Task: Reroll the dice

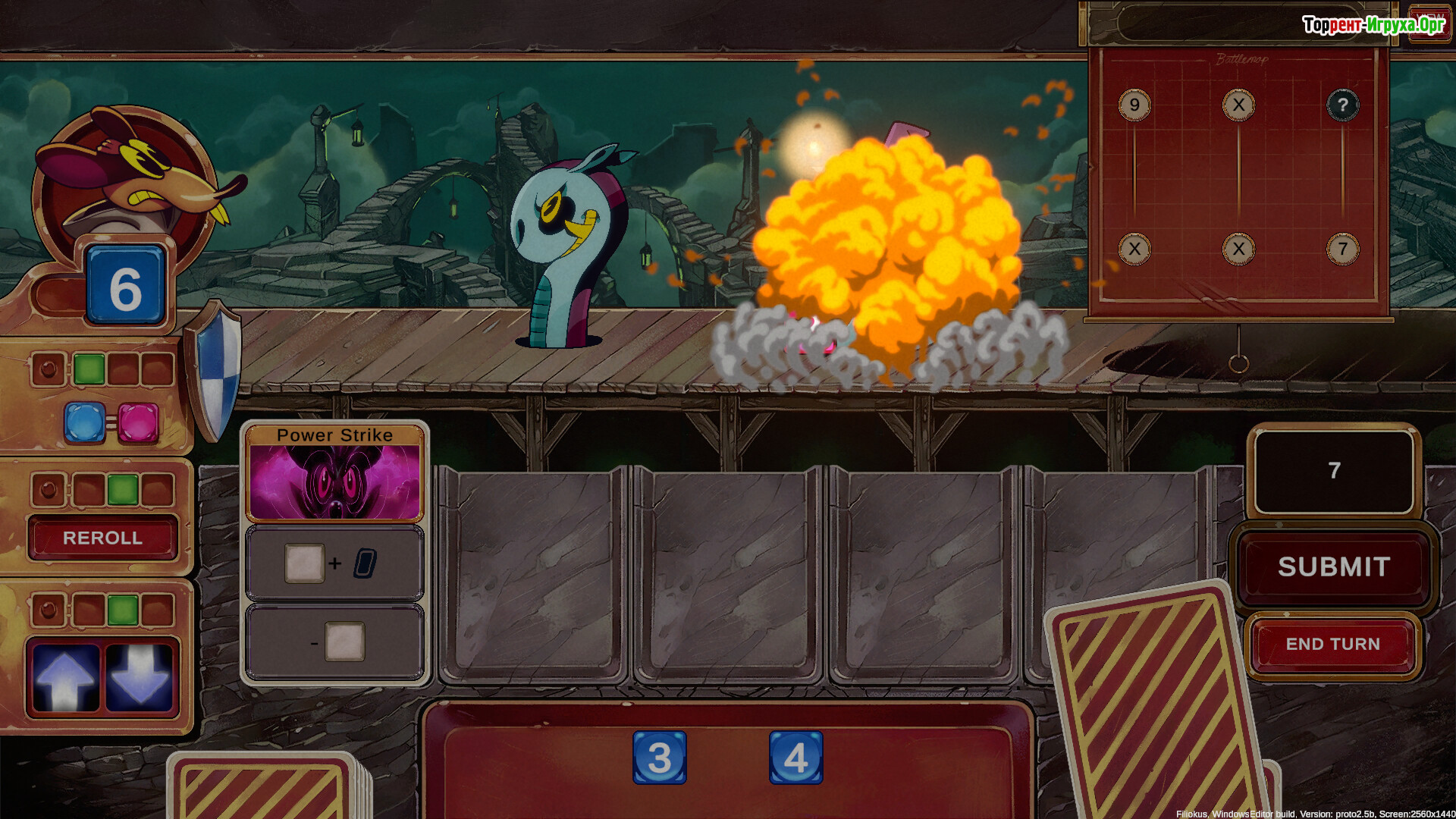Action: [x=102, y=538]
